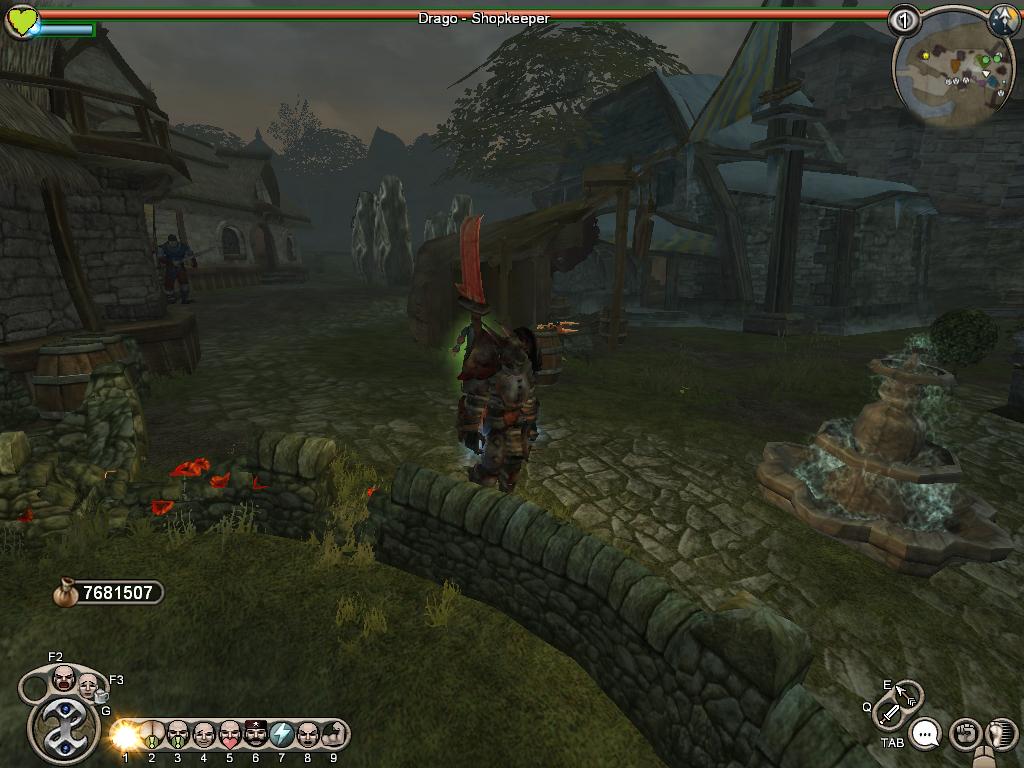Toggle the footprint sneak icon
This screenshot has height=768, width=1024.
point(1000,735)
